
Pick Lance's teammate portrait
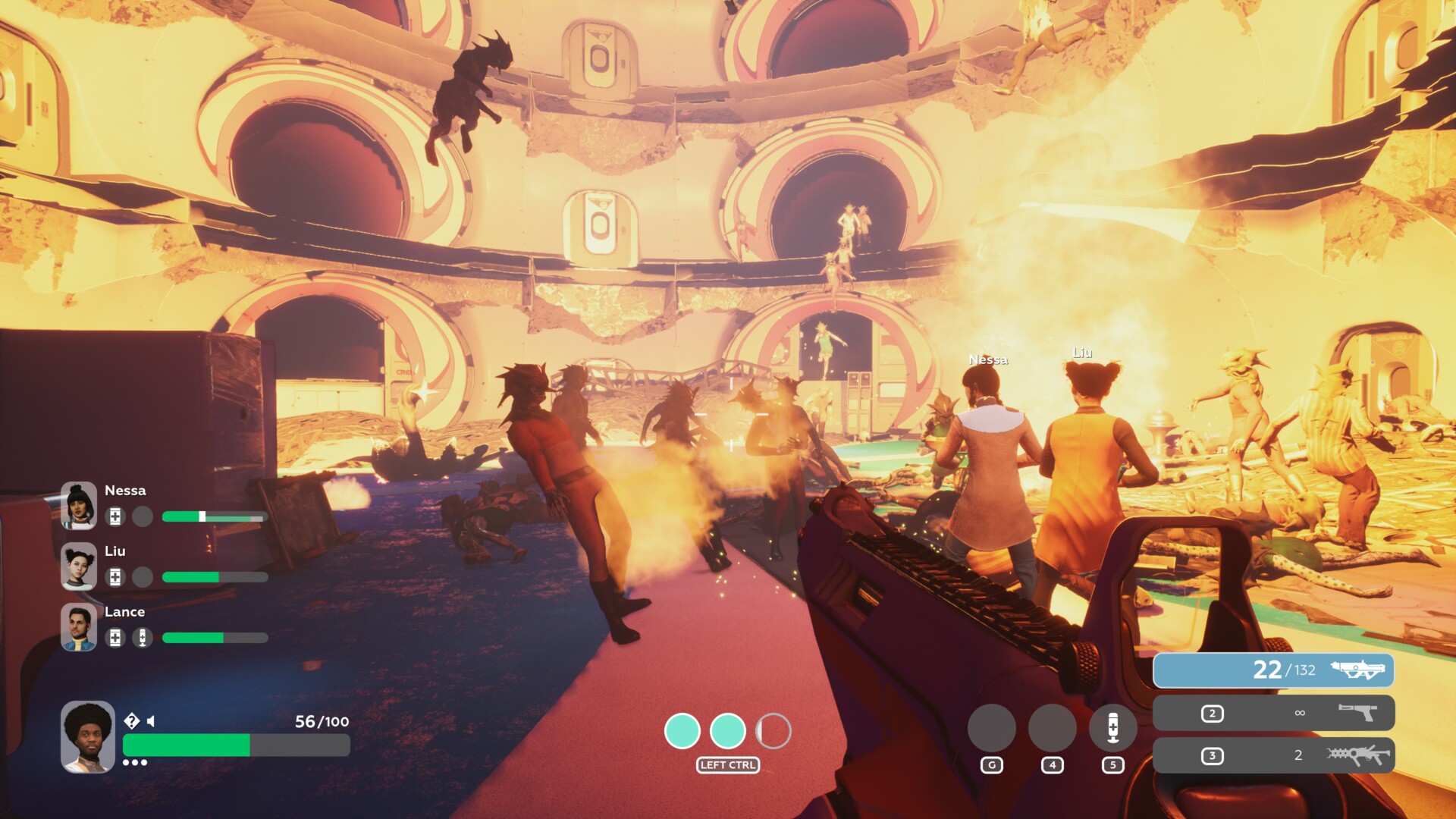pyautogui.click(x=79, y=627)
